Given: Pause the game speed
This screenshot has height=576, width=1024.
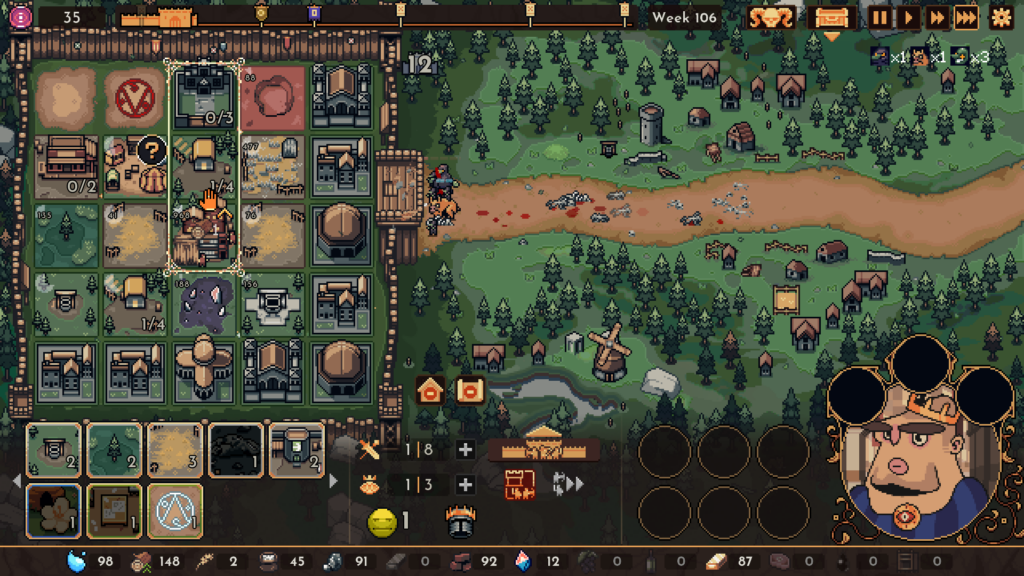Looking at the screenshot, I should click(881, 17).
